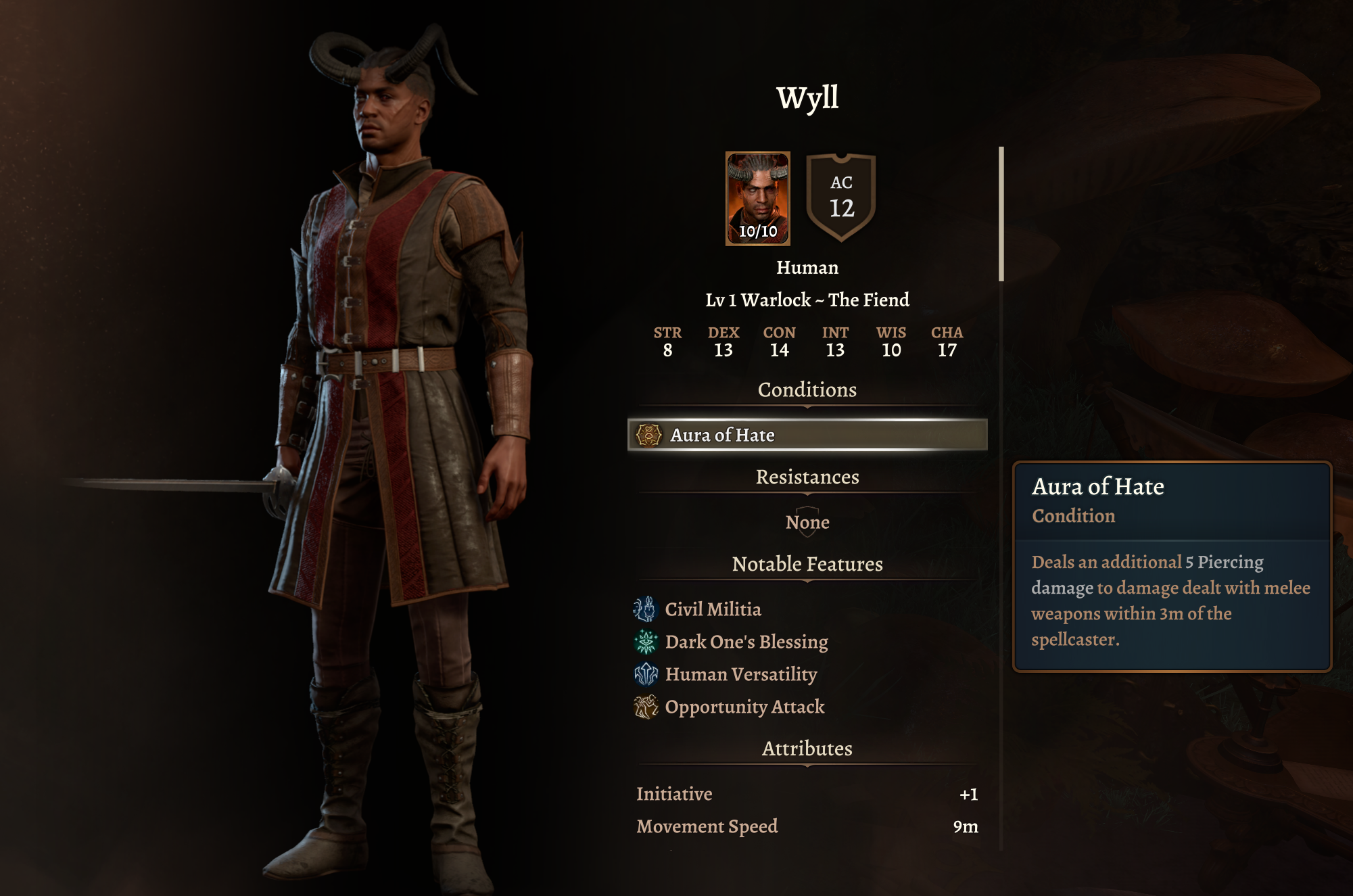Click the character sheet scrollbar

pyautogui.click(x=1001, y=214)
